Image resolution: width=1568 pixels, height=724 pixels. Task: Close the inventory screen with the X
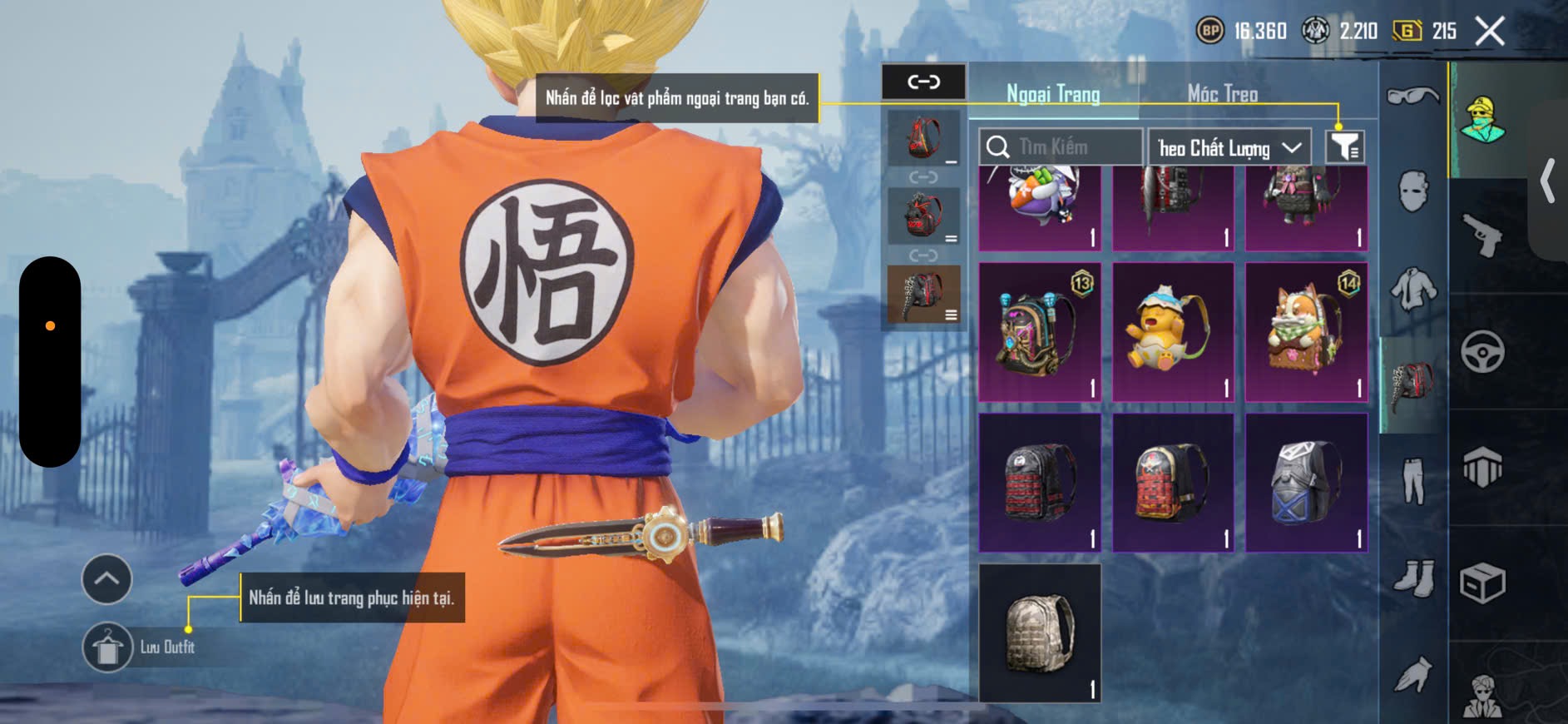click(1489, 32)
